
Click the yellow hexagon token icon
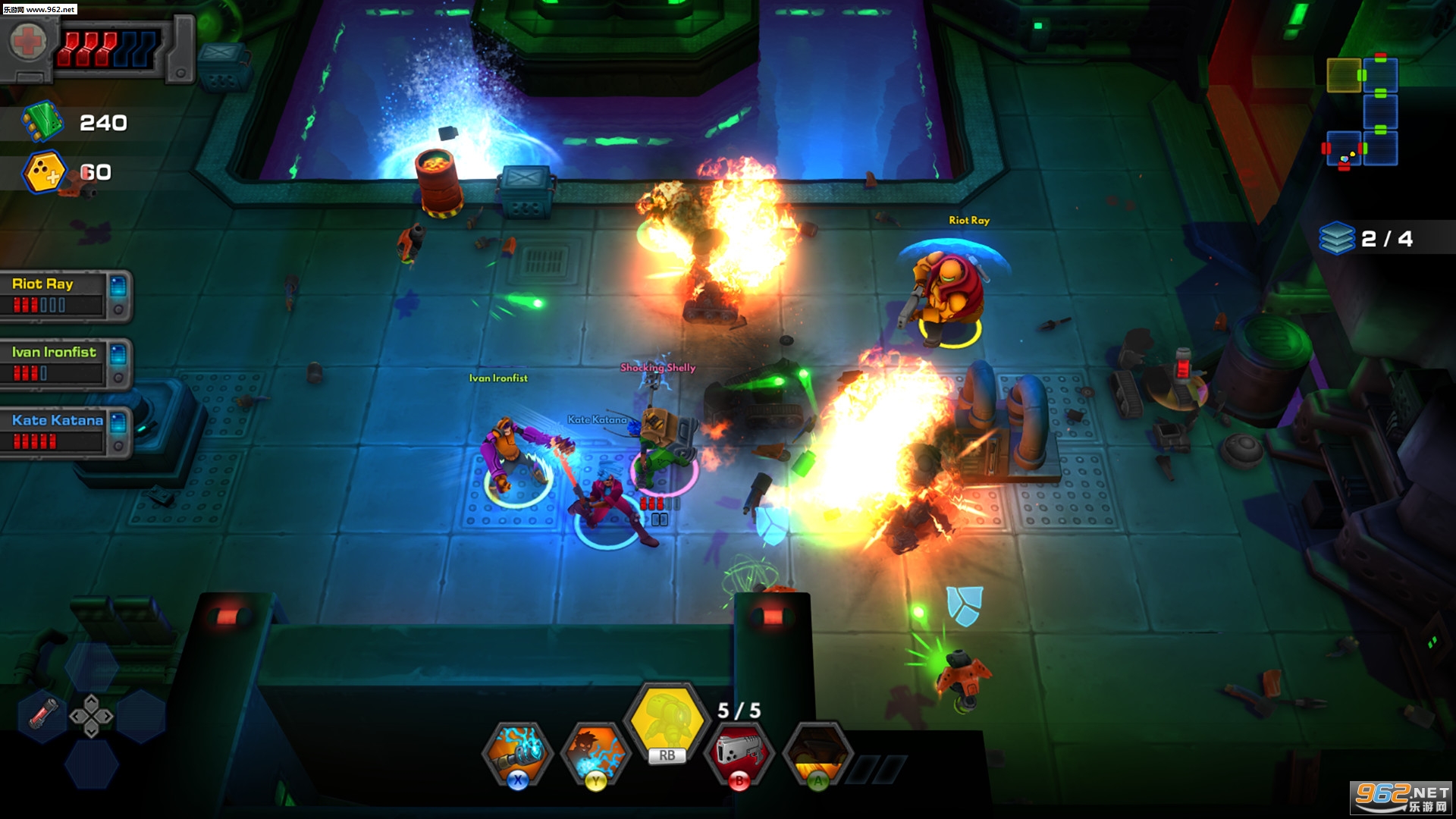[x=45, y=173]
